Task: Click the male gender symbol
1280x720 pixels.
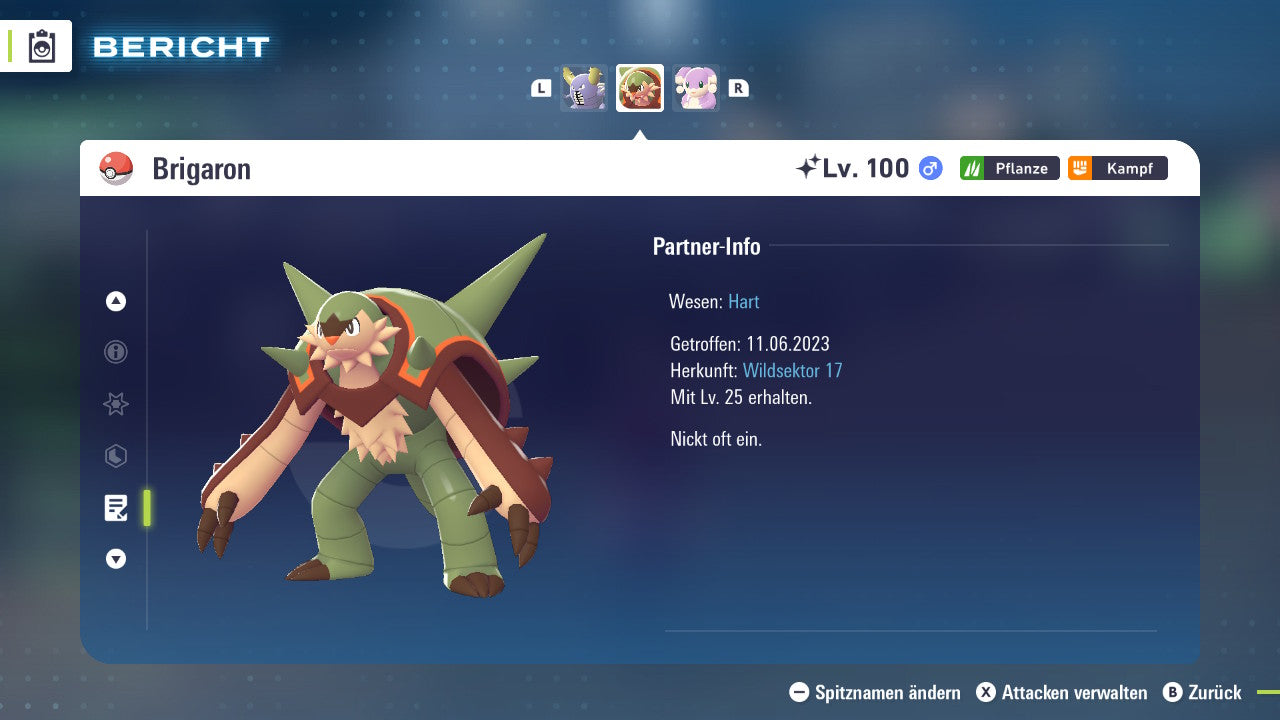Action: tap(929, 168)
